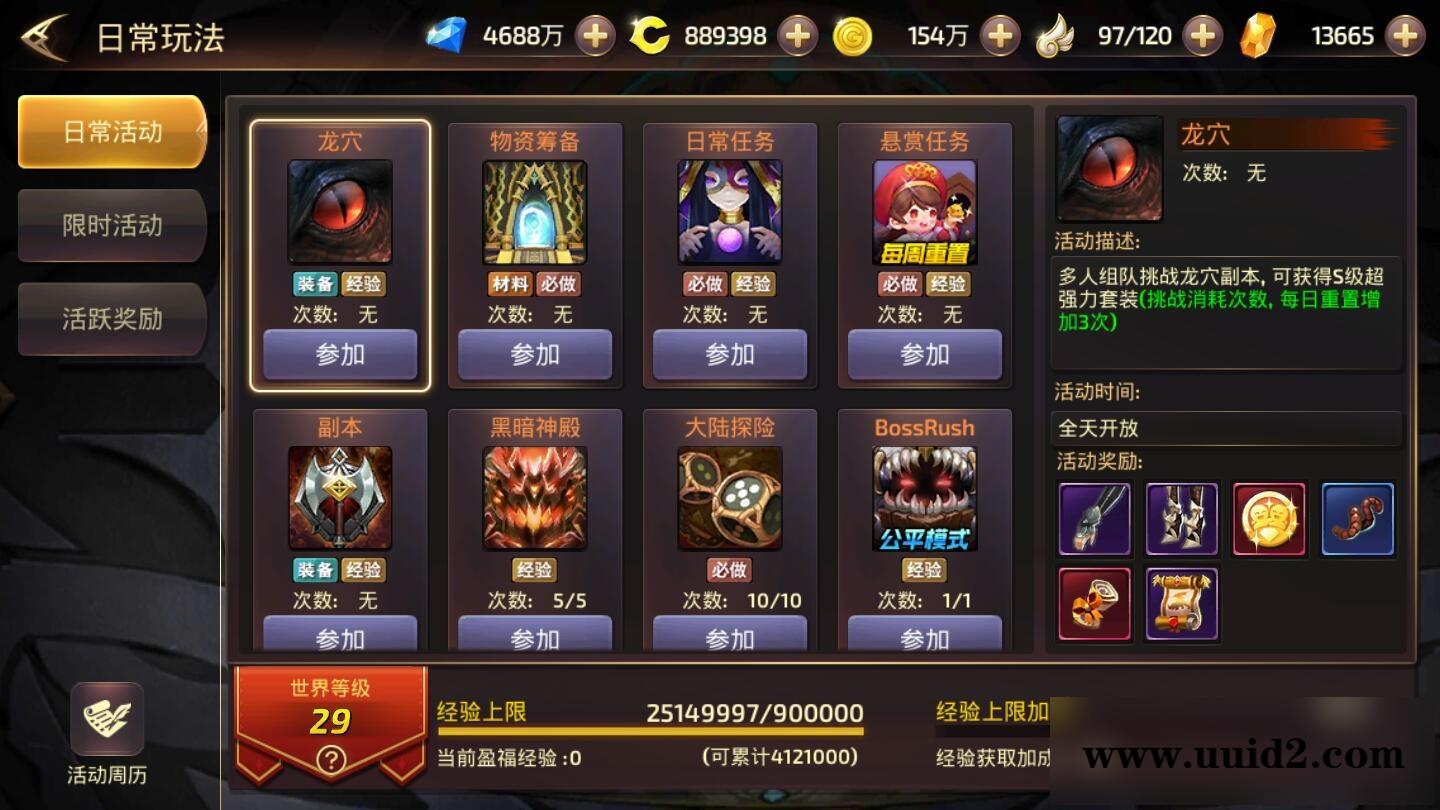
Task: Switch to the 限时活动 limited-time tab
Action: pos(111,226)
